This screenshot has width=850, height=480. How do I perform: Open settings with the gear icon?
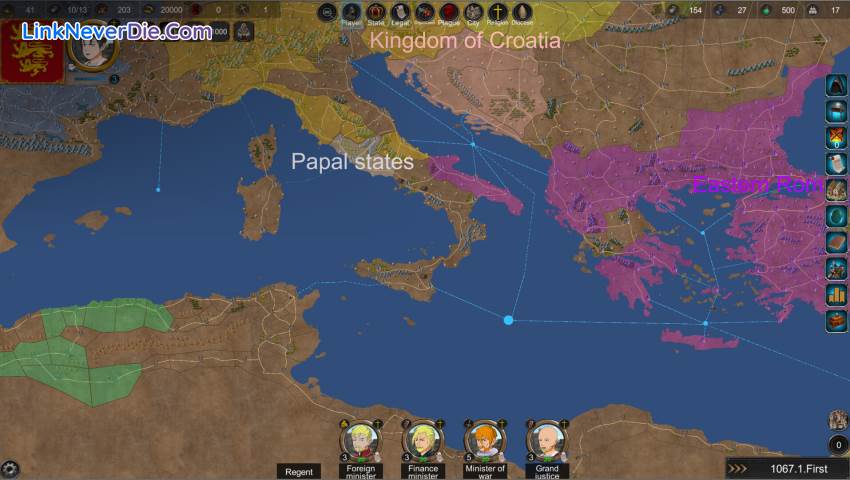point(10,468)
